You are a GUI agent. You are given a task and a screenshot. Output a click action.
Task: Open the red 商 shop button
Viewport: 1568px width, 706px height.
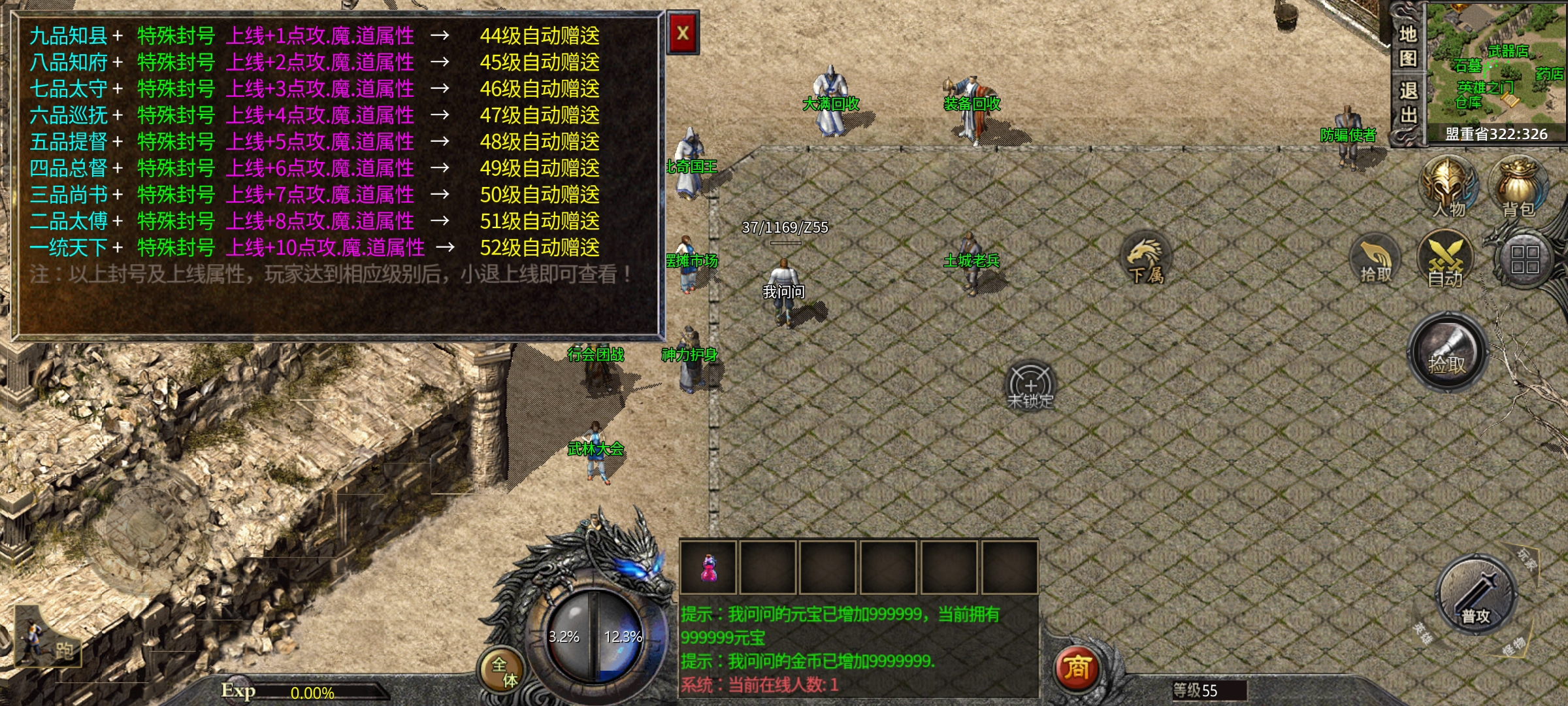click(1077, 668)
